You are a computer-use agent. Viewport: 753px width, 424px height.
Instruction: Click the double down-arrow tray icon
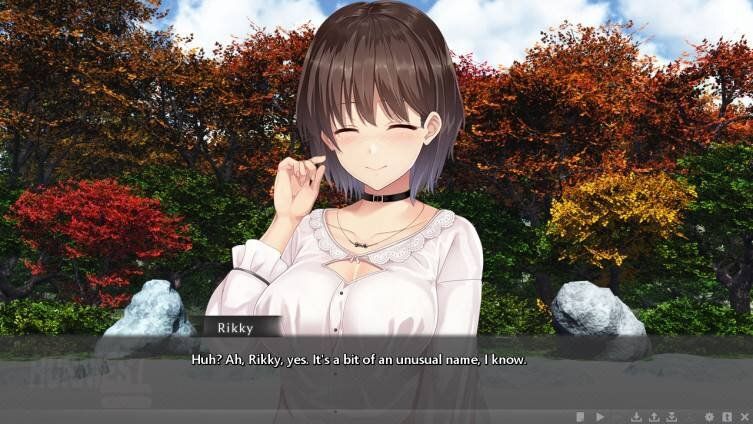672,416
